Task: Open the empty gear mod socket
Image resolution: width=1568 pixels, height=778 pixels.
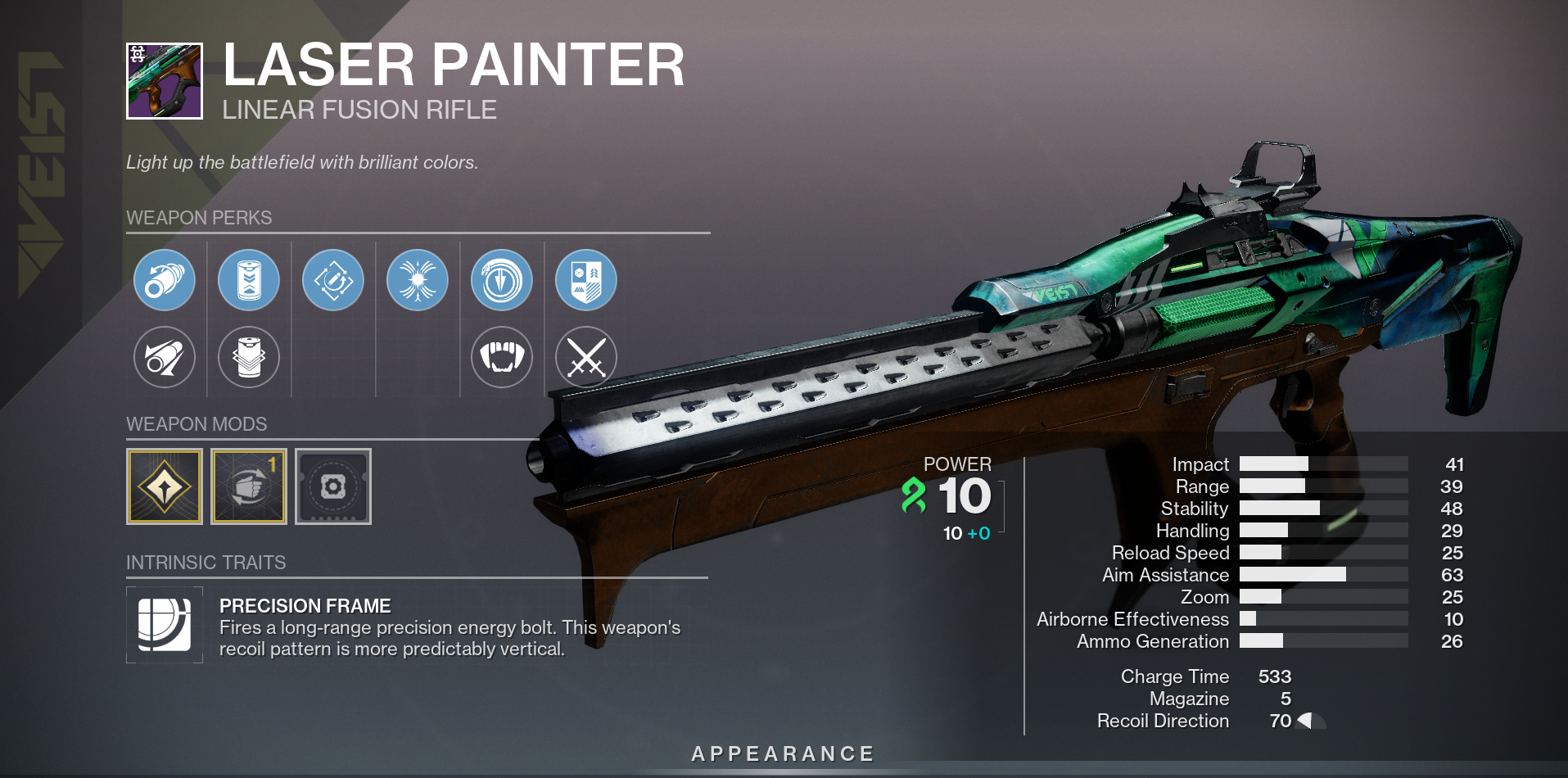Action: (333, 486)
